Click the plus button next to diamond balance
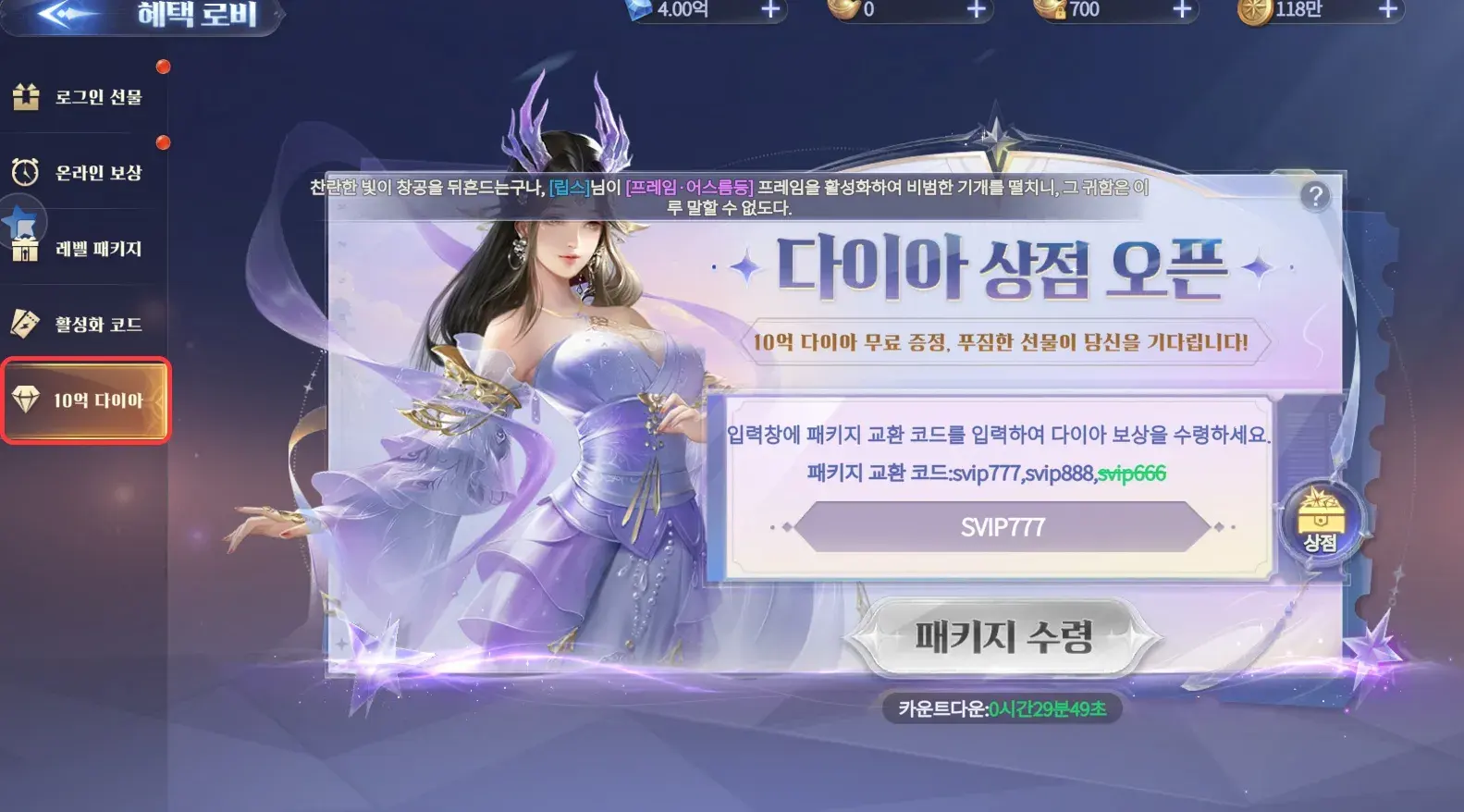The image size is (1464, 812). tap(769, 11)
